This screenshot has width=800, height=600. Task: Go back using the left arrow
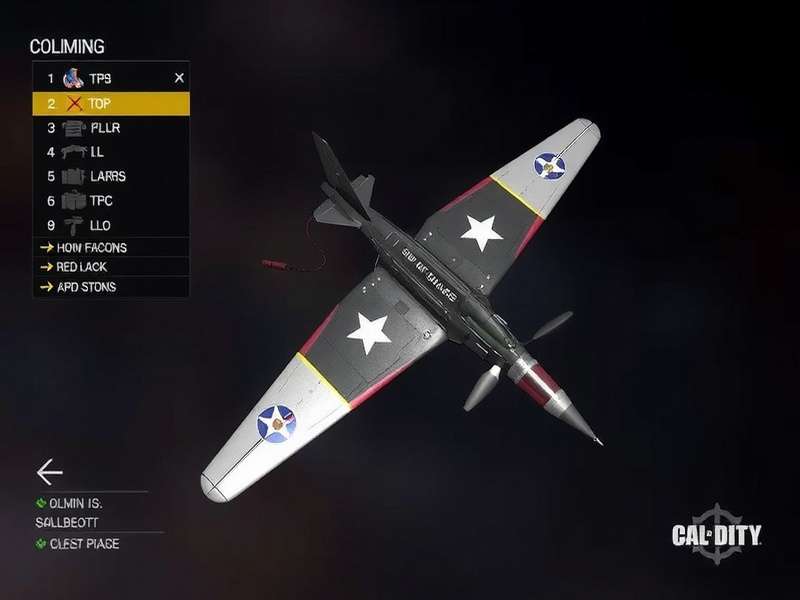49,472
